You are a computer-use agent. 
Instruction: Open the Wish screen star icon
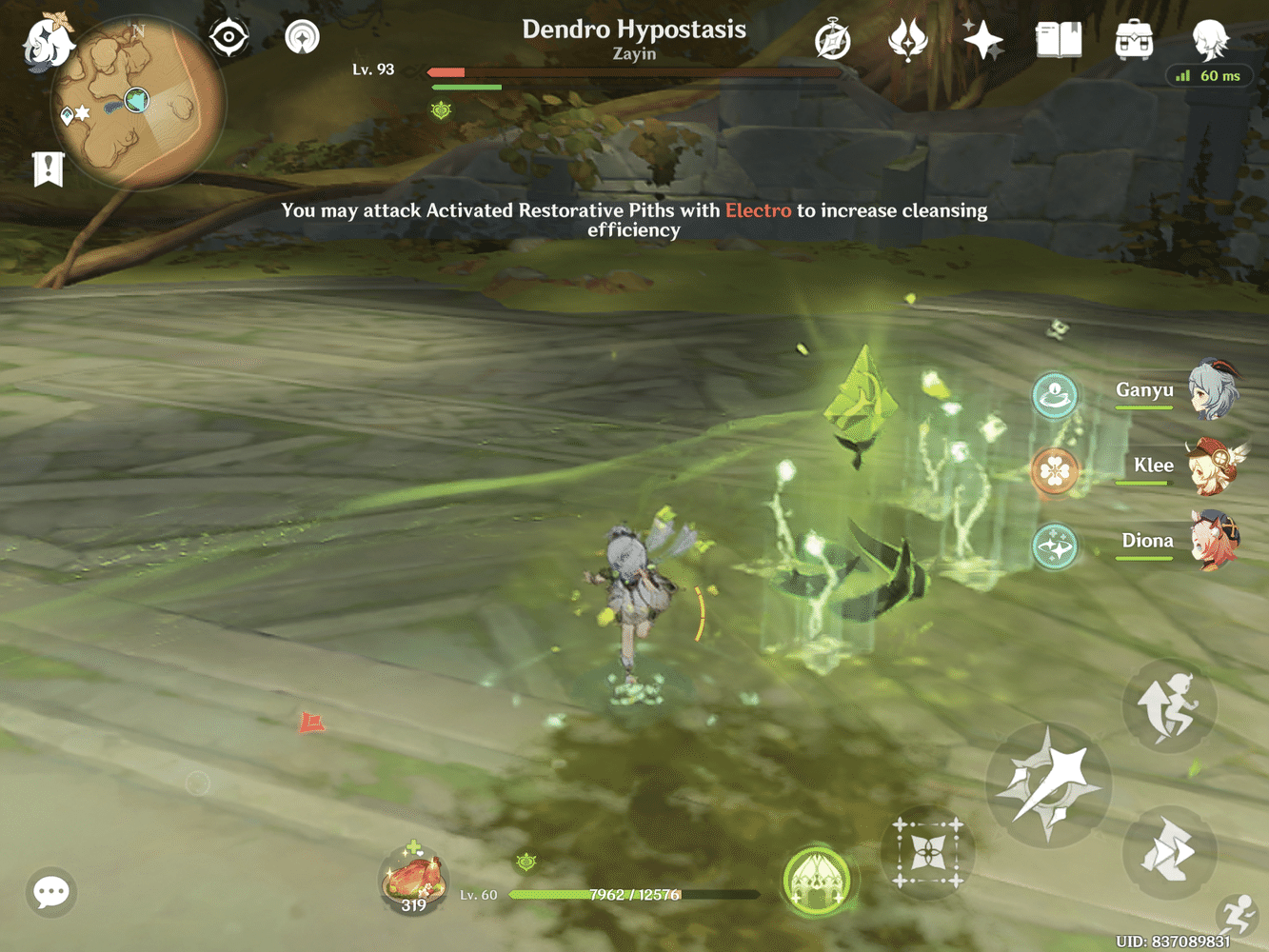click(982, 40)
